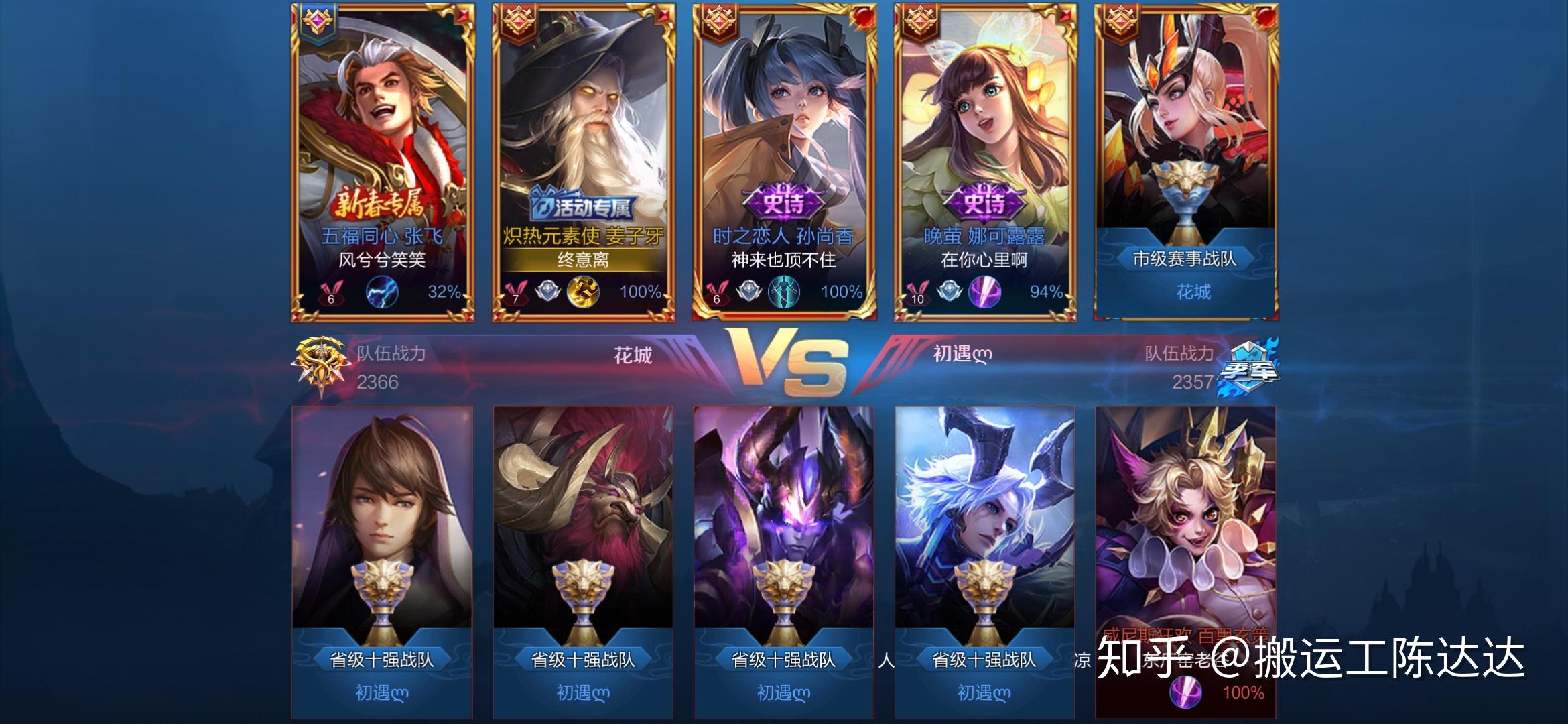
Task: Click the purple slash spell on 娜可露露's card
Action: pos(985,292)
